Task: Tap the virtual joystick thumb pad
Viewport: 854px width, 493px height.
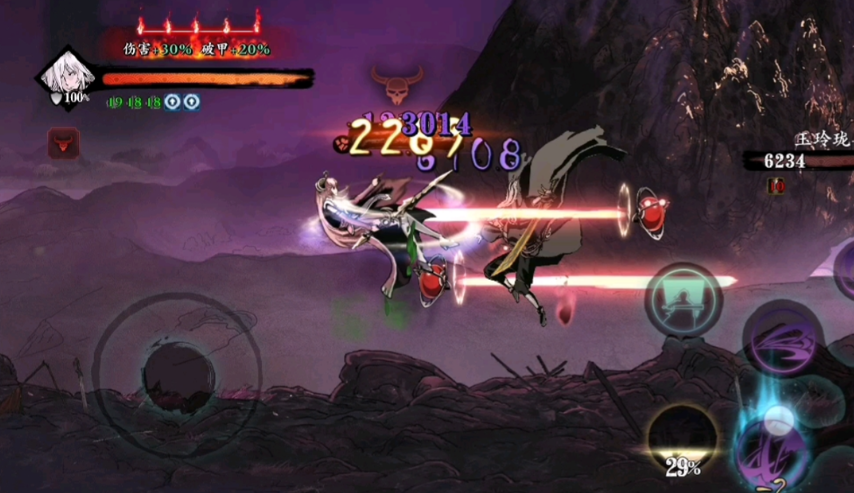Action: [x=177, y=374]
